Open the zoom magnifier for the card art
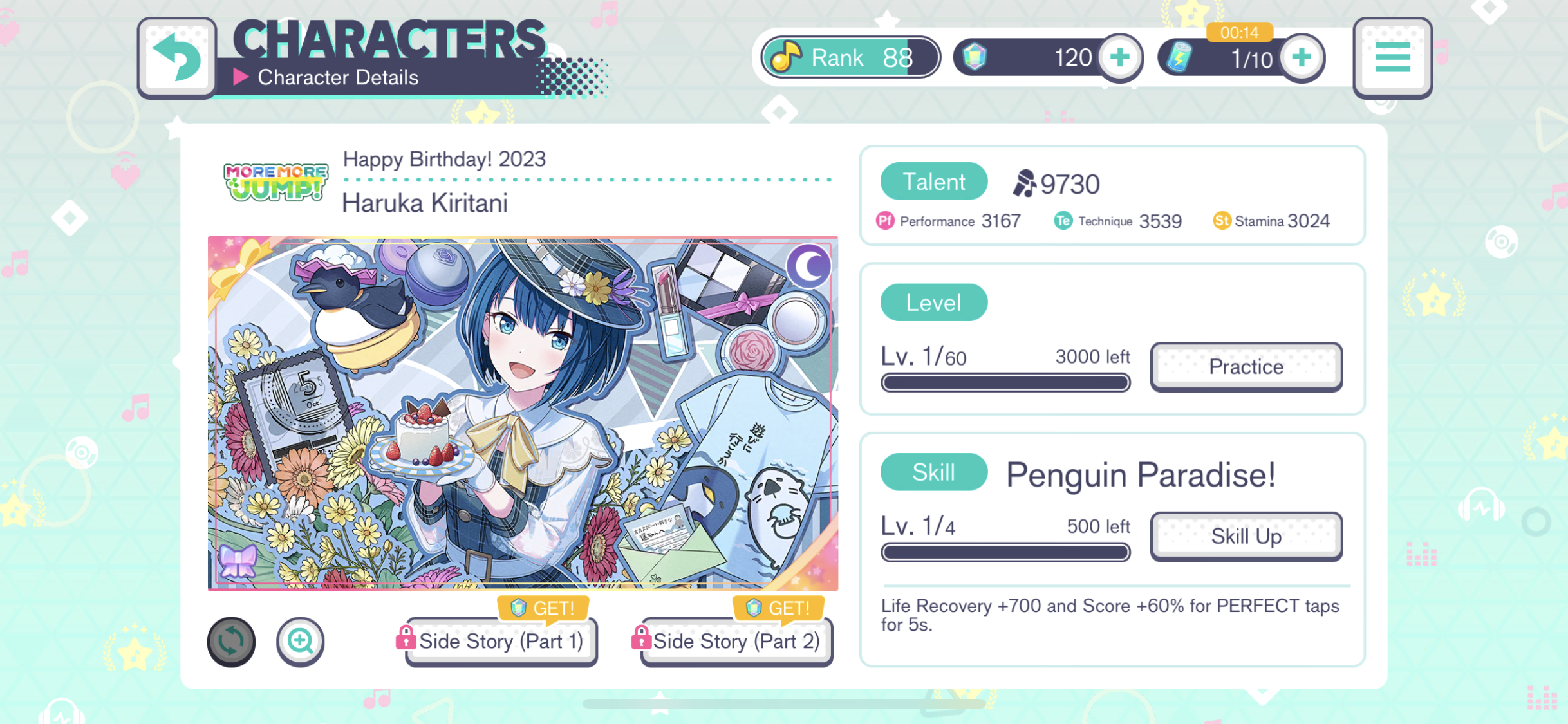The height and width of the screenshot is (724, 1568). pos(301,641)
